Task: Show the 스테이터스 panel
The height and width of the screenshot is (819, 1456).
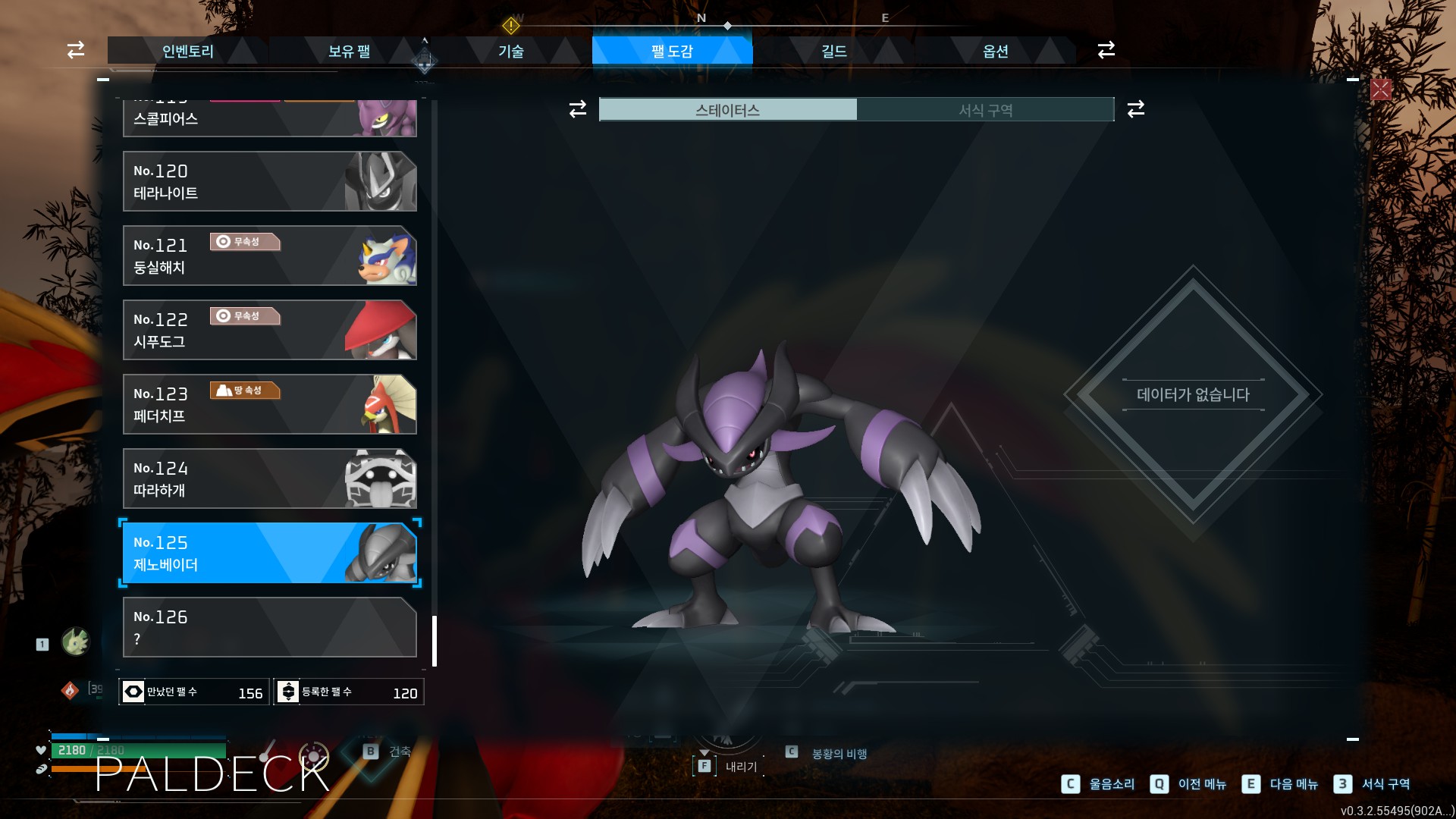Action: (x=728, y=110)
